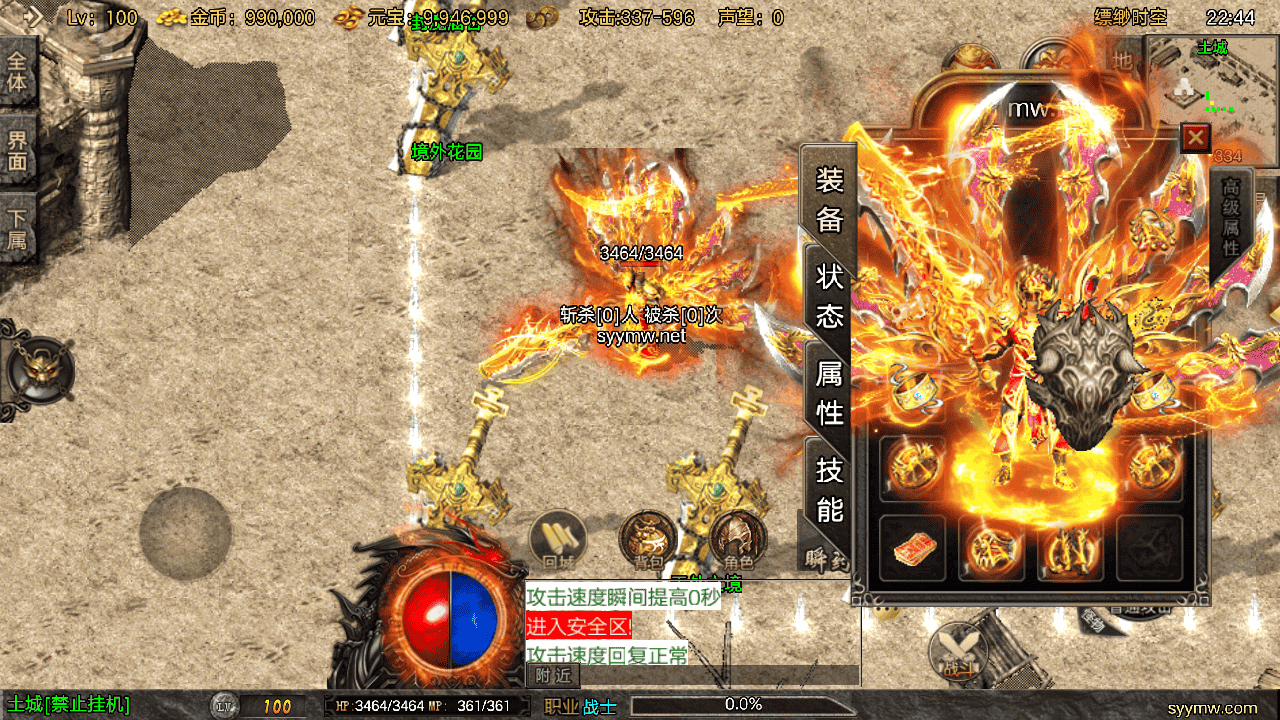The width and height of the screenshot is (1280, 720).
Task: Open the 角色 character helmet icon
Action: click(x=738, y=542)
